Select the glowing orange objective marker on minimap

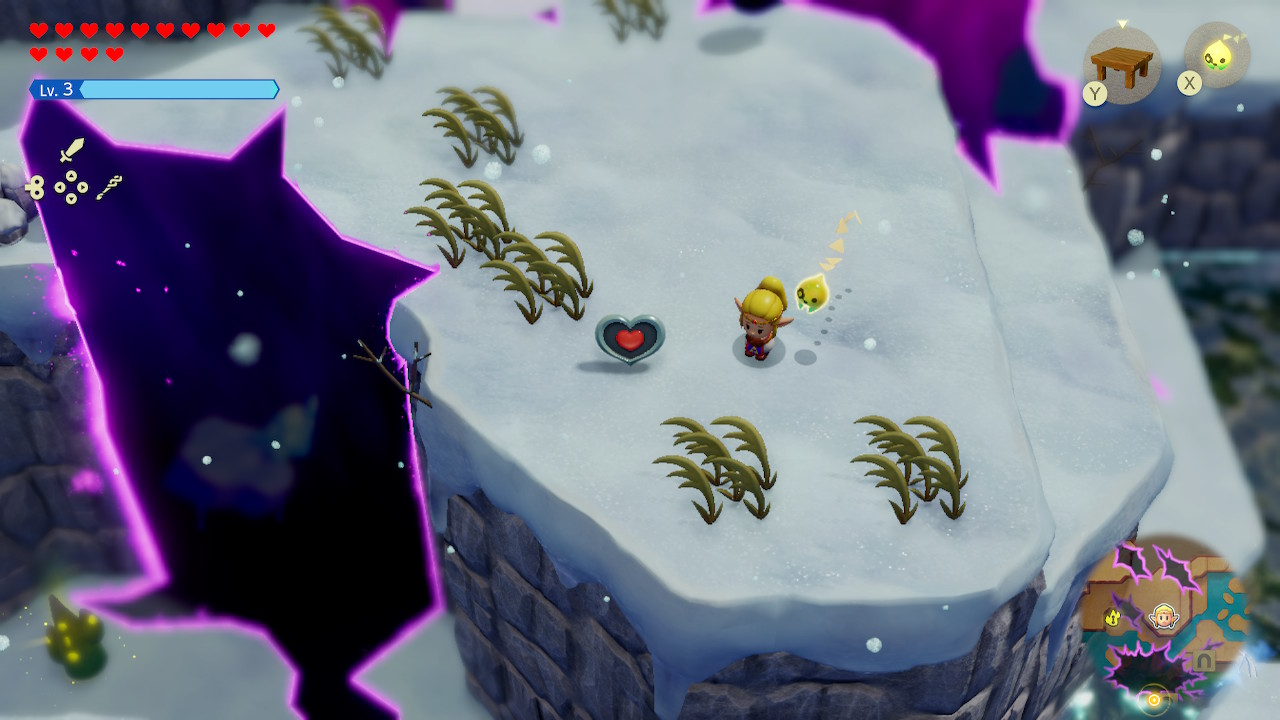coord(1153,699)
